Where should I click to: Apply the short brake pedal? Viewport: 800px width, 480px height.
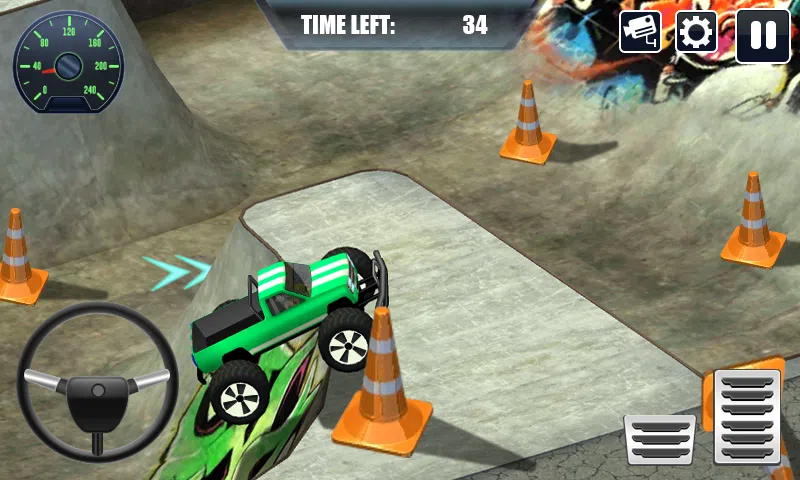pos(660,439)
